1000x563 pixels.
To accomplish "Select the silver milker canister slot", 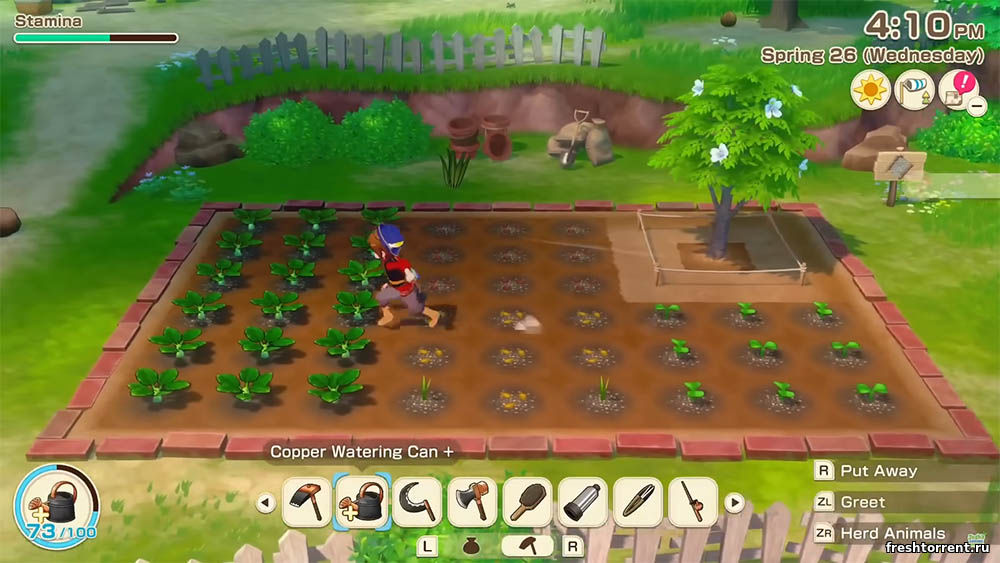I will coord(583,502).
